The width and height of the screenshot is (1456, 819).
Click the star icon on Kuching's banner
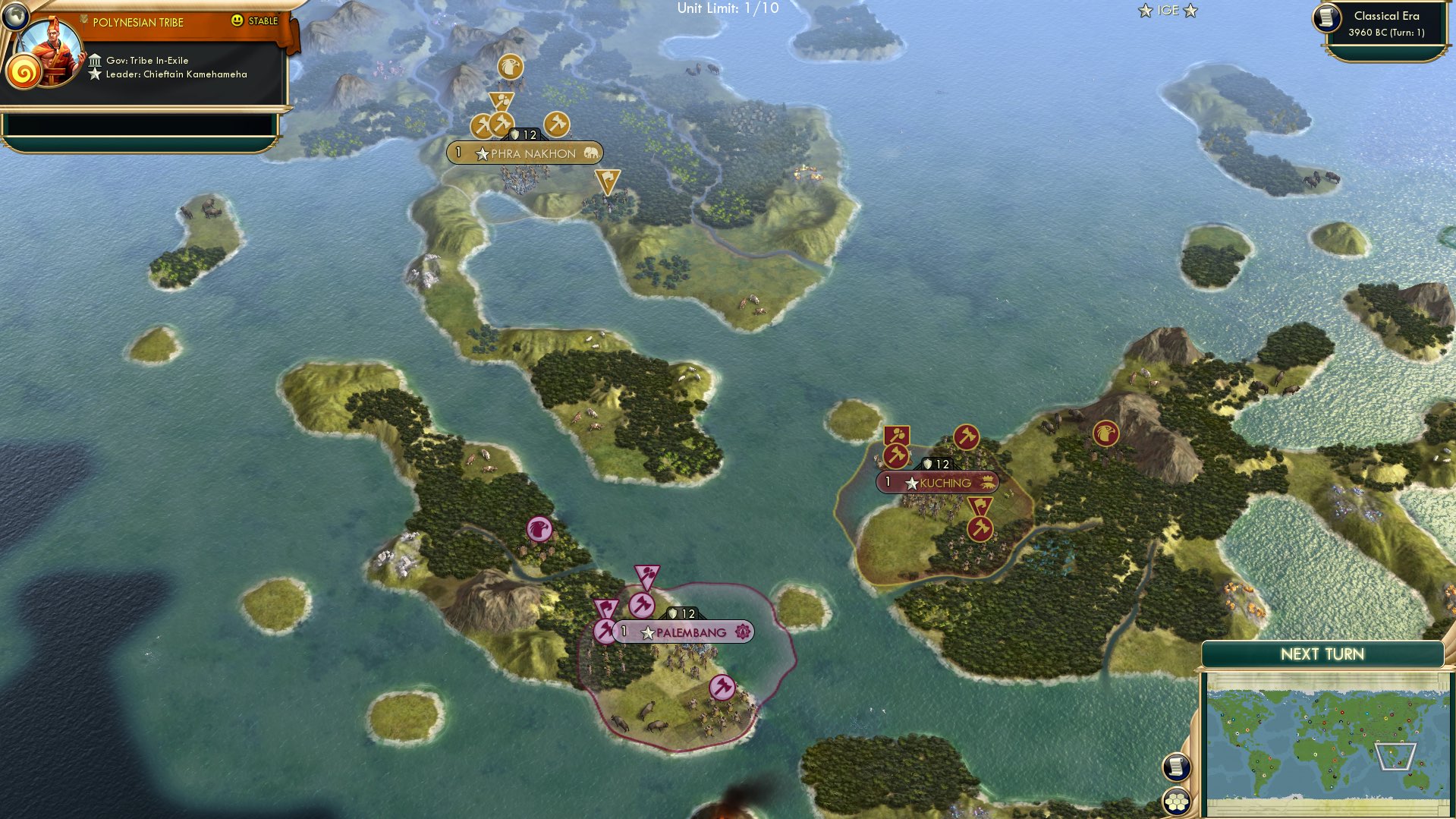(x=910, y=481)
